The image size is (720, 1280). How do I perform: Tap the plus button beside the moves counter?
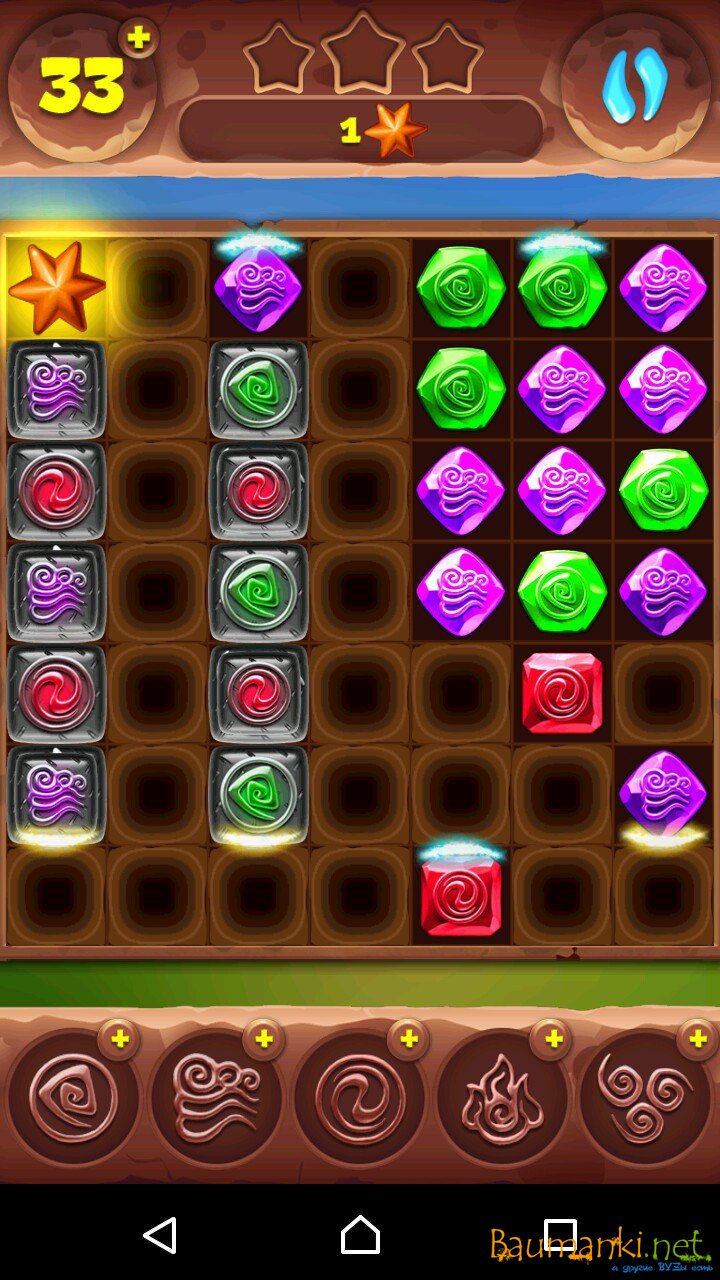tap(139, 38)
